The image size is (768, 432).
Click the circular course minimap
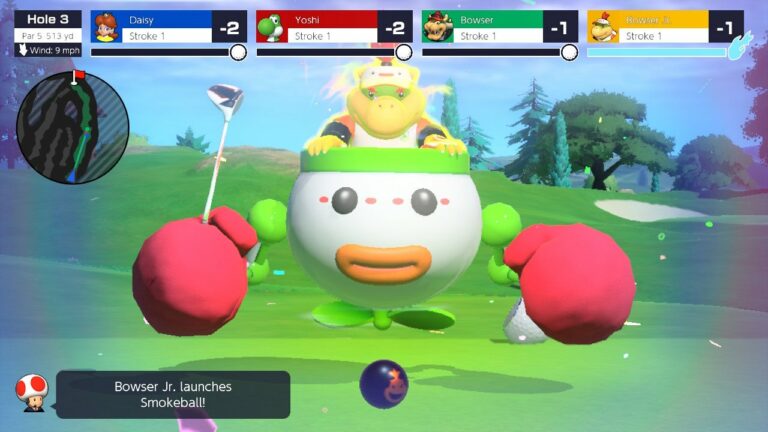point(73,128)
